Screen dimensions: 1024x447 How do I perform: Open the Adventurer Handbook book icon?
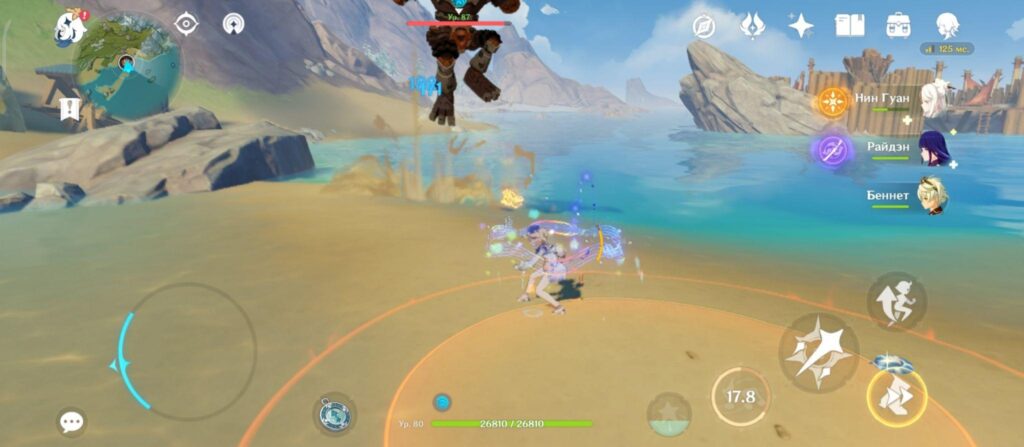point(849,26)
